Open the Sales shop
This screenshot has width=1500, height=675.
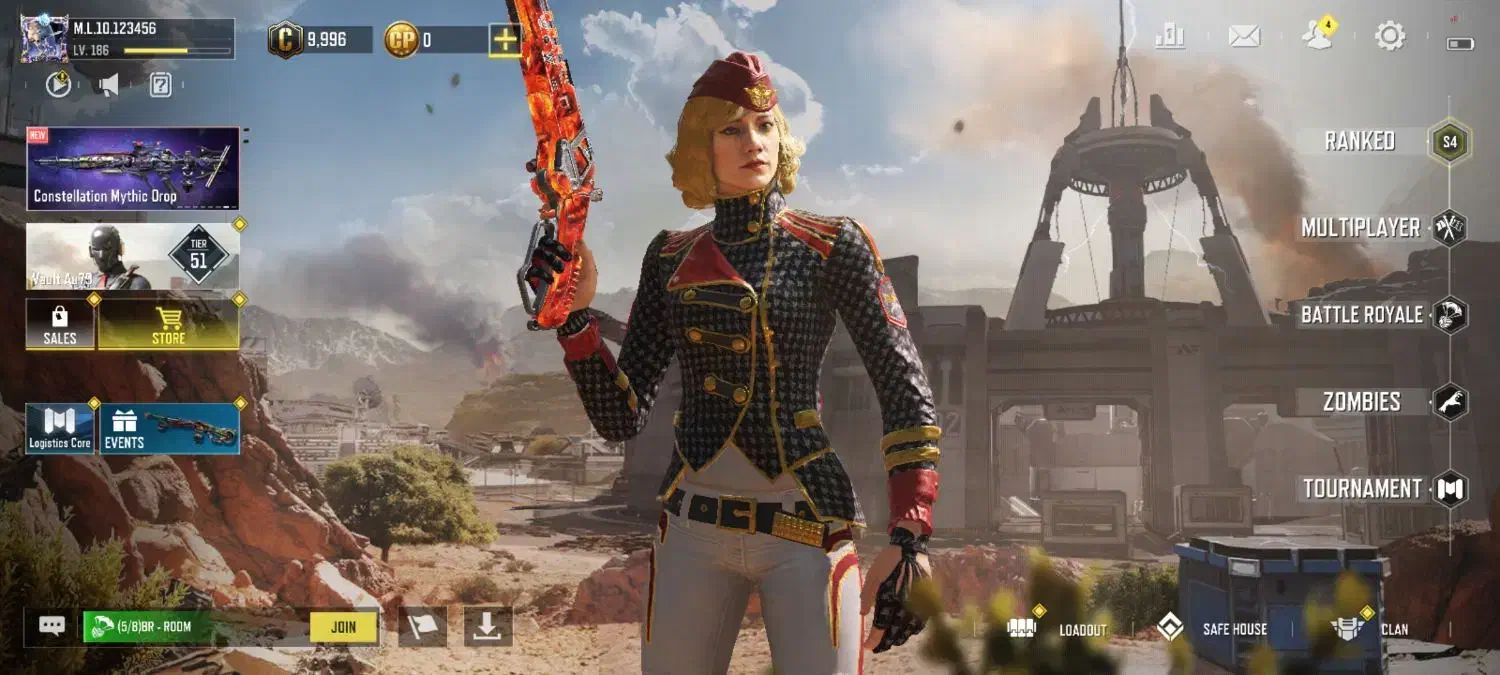[x=60, y=325]
